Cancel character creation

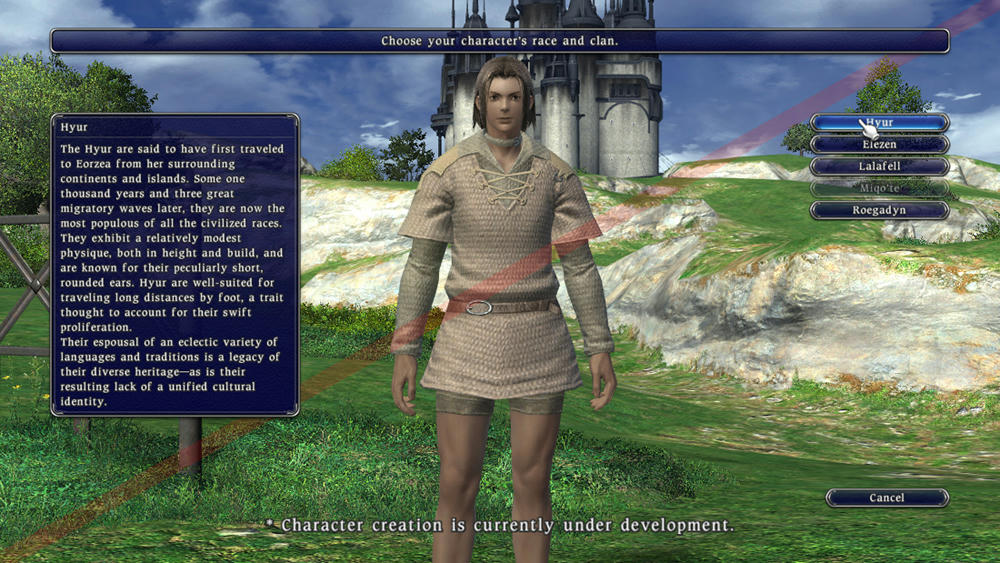(886, 498)
